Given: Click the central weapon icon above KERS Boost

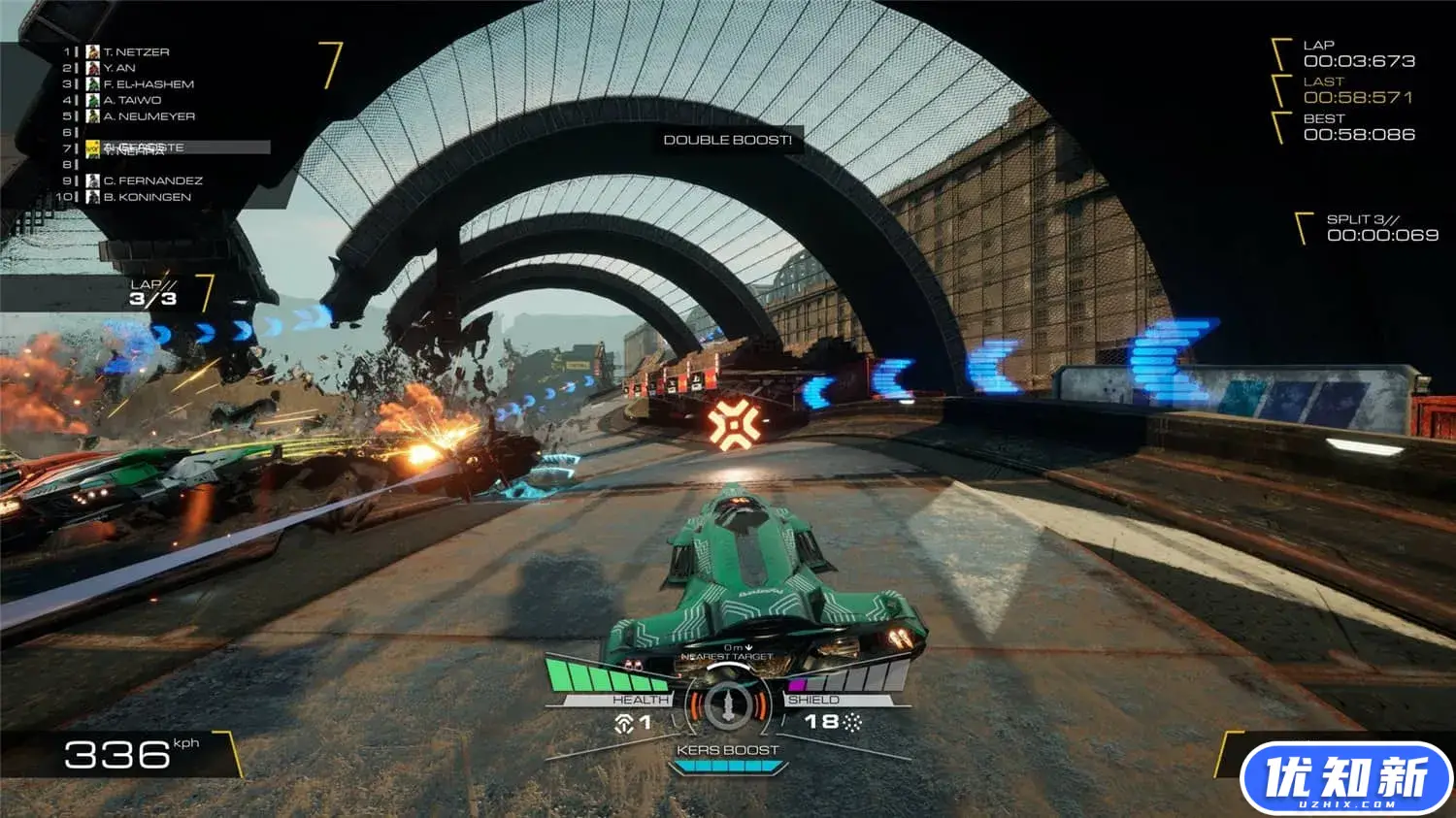Looking at the screenshot, I should coord(727,705).
